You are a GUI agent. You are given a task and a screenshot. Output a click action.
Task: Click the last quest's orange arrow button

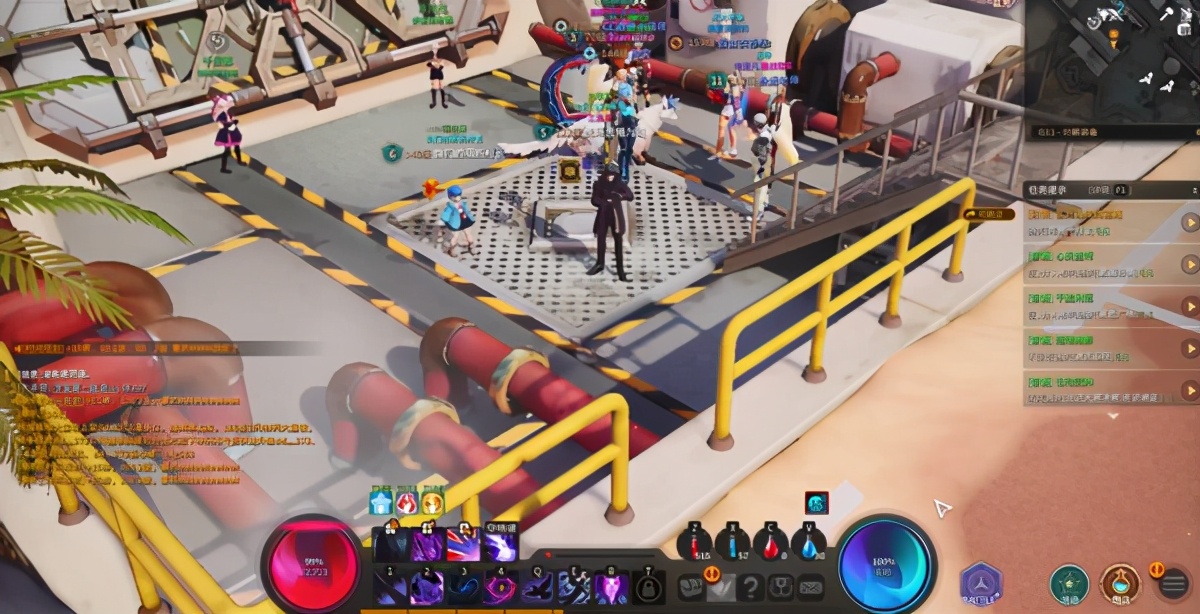(1189, 390)
